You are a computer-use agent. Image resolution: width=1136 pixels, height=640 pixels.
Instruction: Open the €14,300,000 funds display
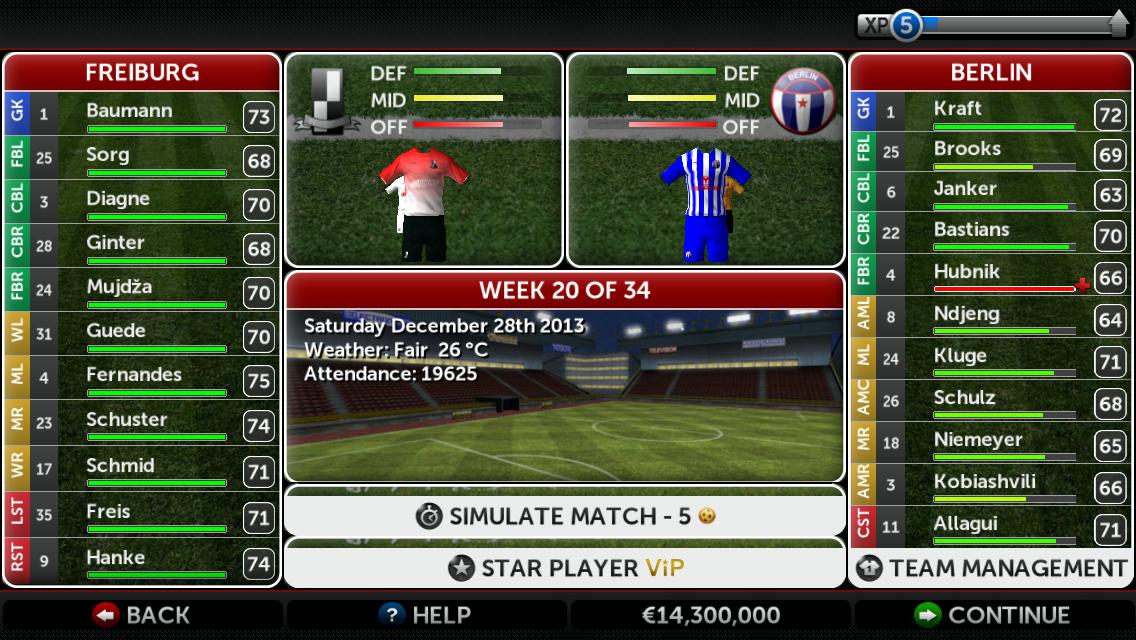pyautogui.click(x=709, y=615)
